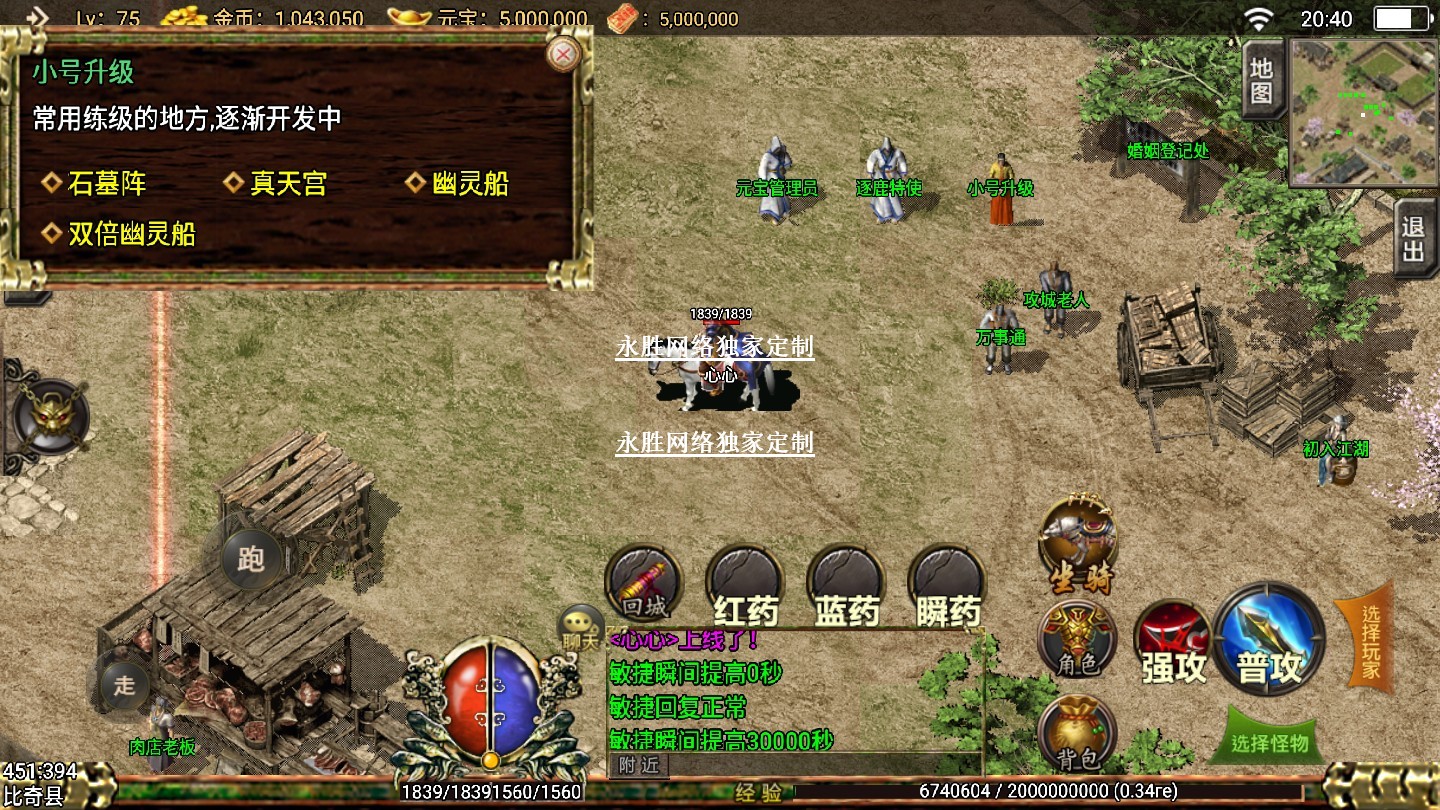The height and width of the screenshot is (810, 1440).
Task: Open the 地图 map button
Action: [x=1262, y=81]
